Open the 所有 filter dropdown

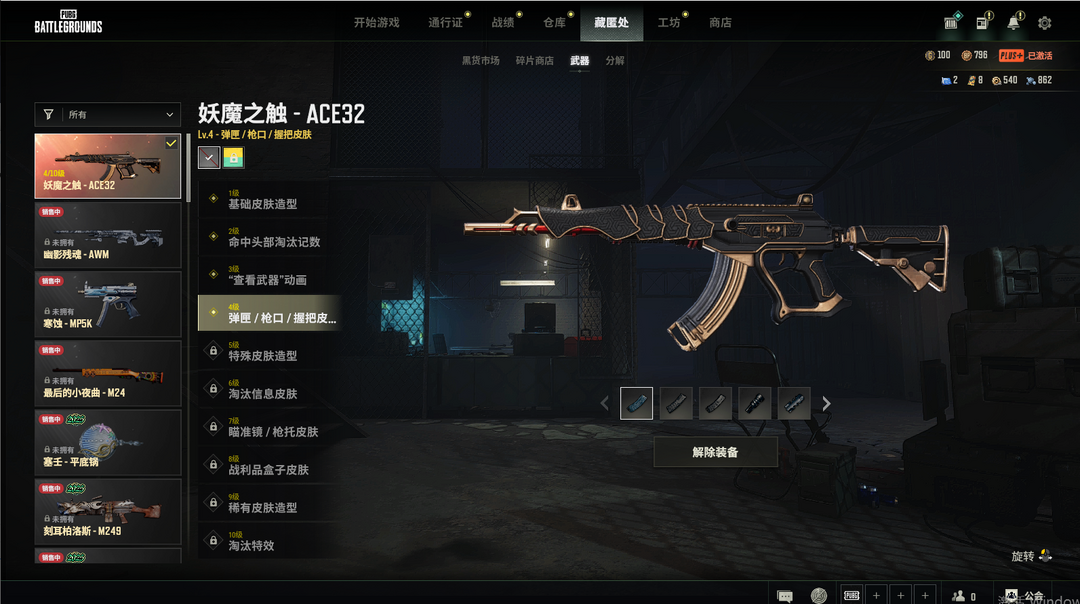pyautogui.click(x=108, y=115)
